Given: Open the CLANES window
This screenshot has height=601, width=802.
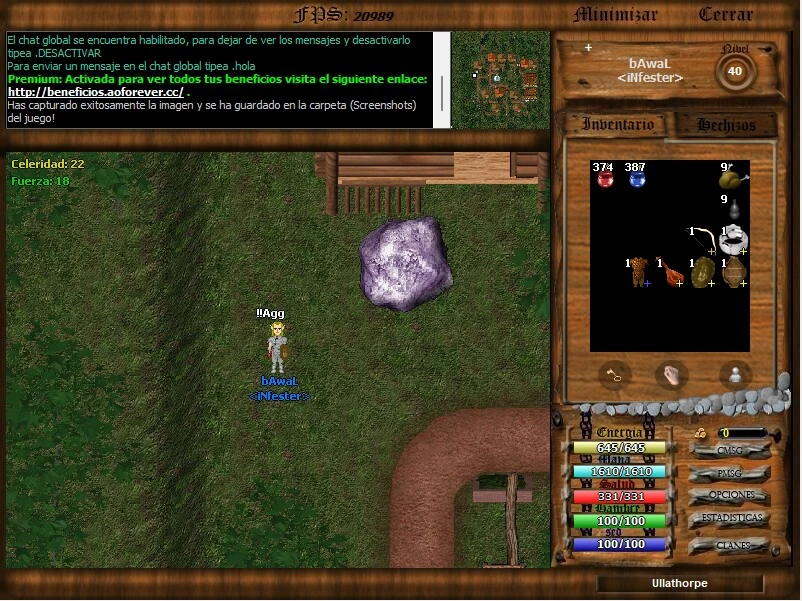Looking at the screenshot, I should tap(729, 545).
